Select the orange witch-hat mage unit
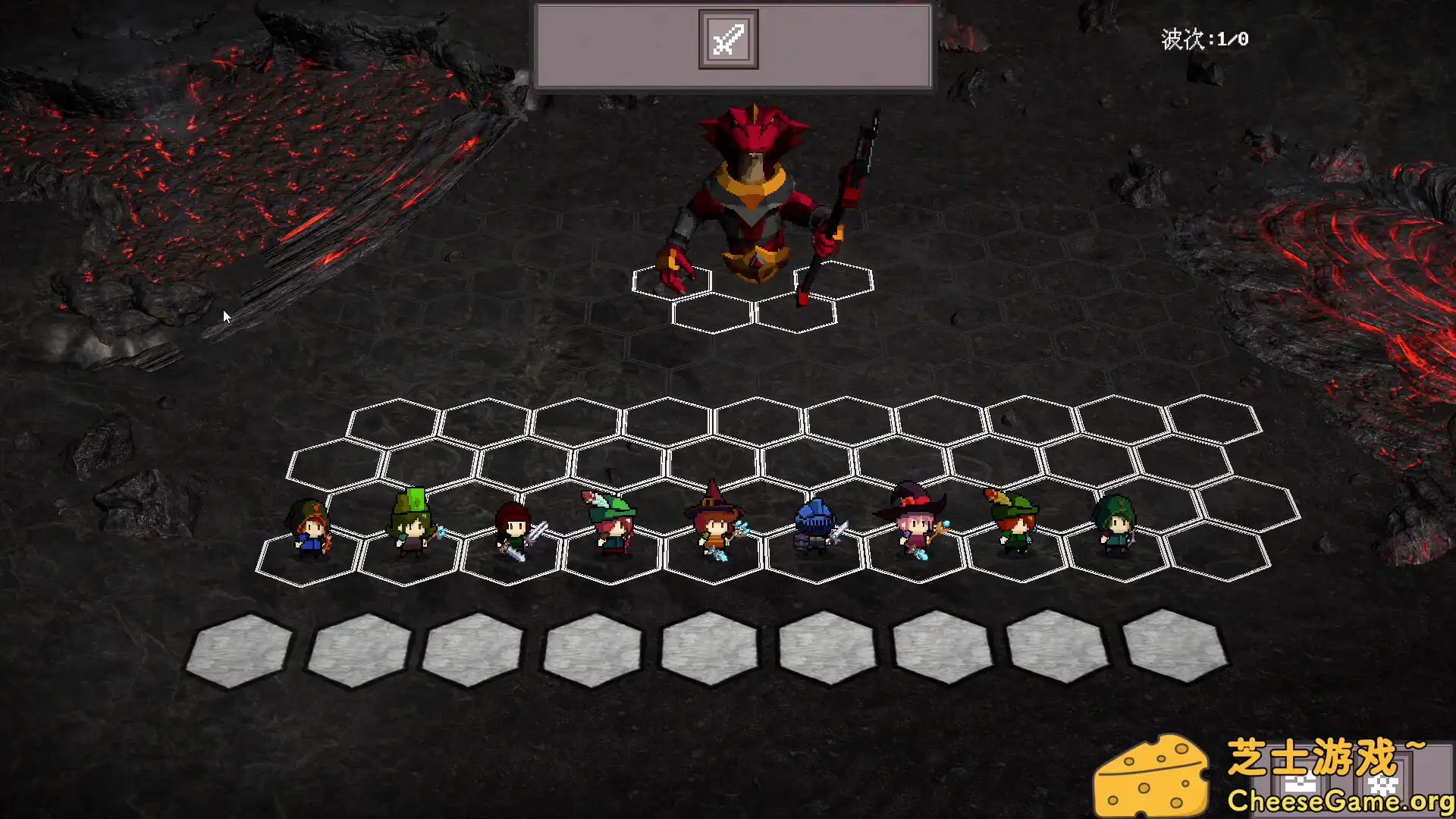The height and width of the screenshot is (819, 1456). 713,523
